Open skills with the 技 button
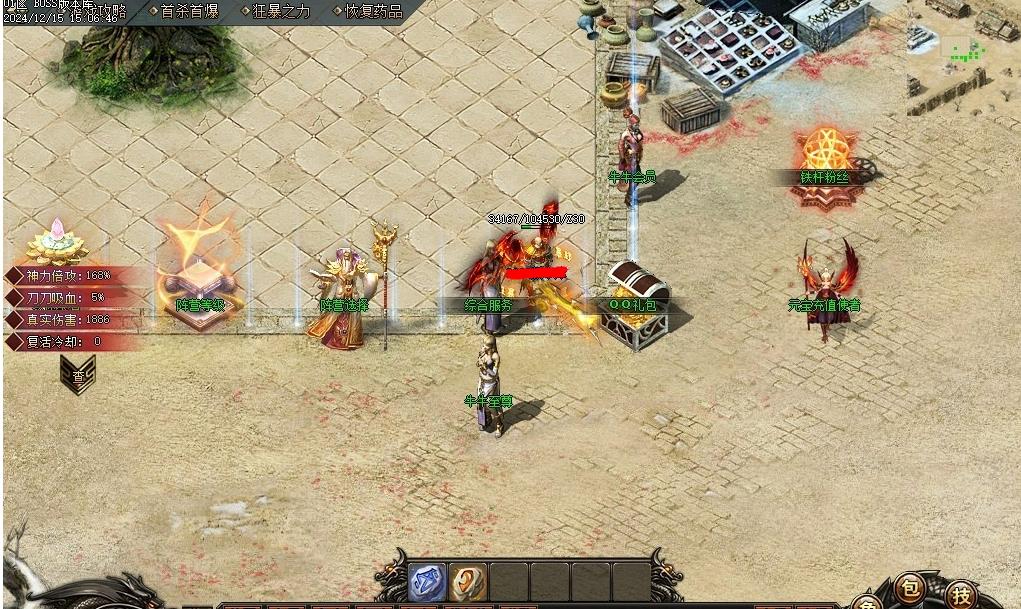Viewport: 1021px width, 609px height. point(961,594)
